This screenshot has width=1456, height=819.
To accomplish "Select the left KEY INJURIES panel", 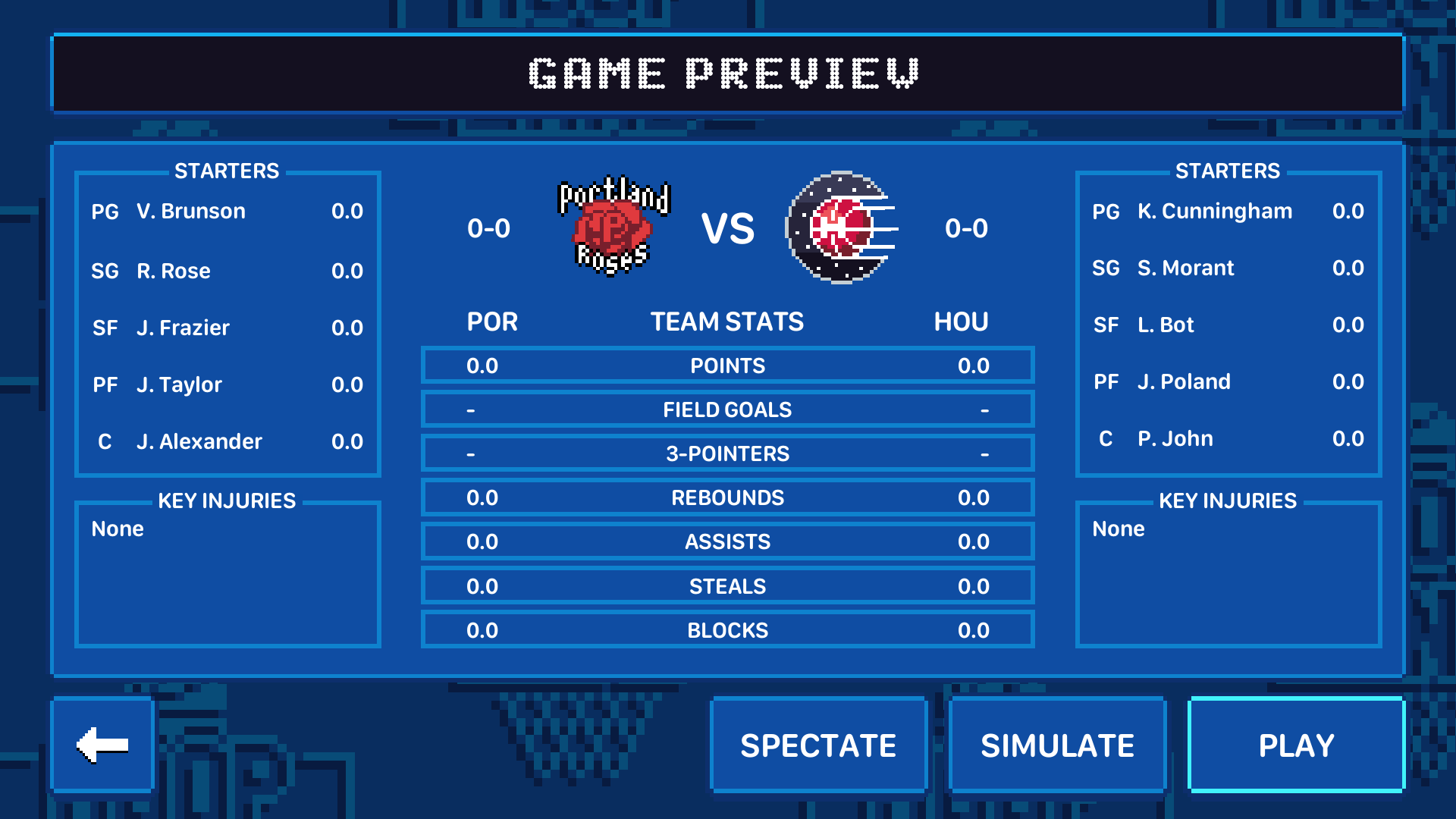I will (227, 574).
